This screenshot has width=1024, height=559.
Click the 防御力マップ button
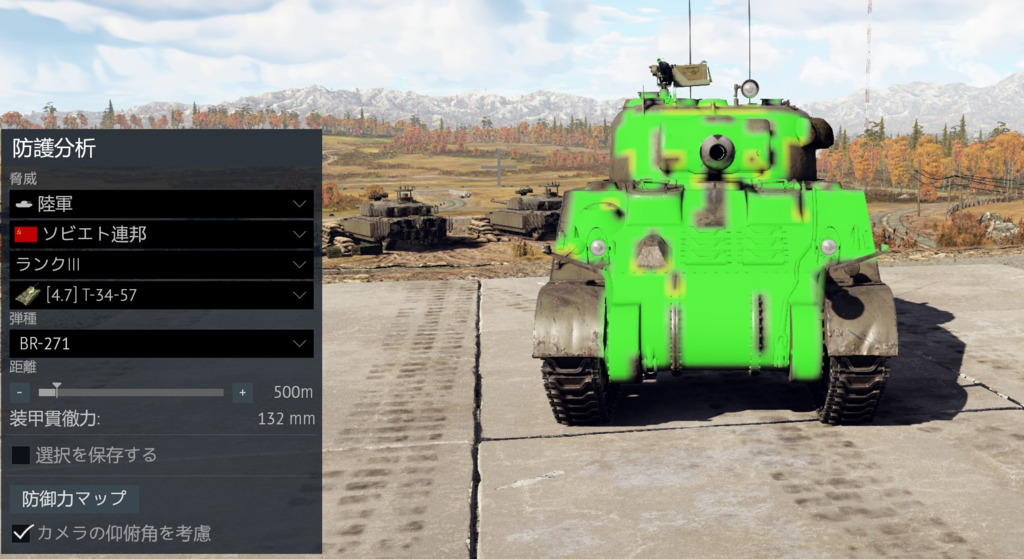75,498
